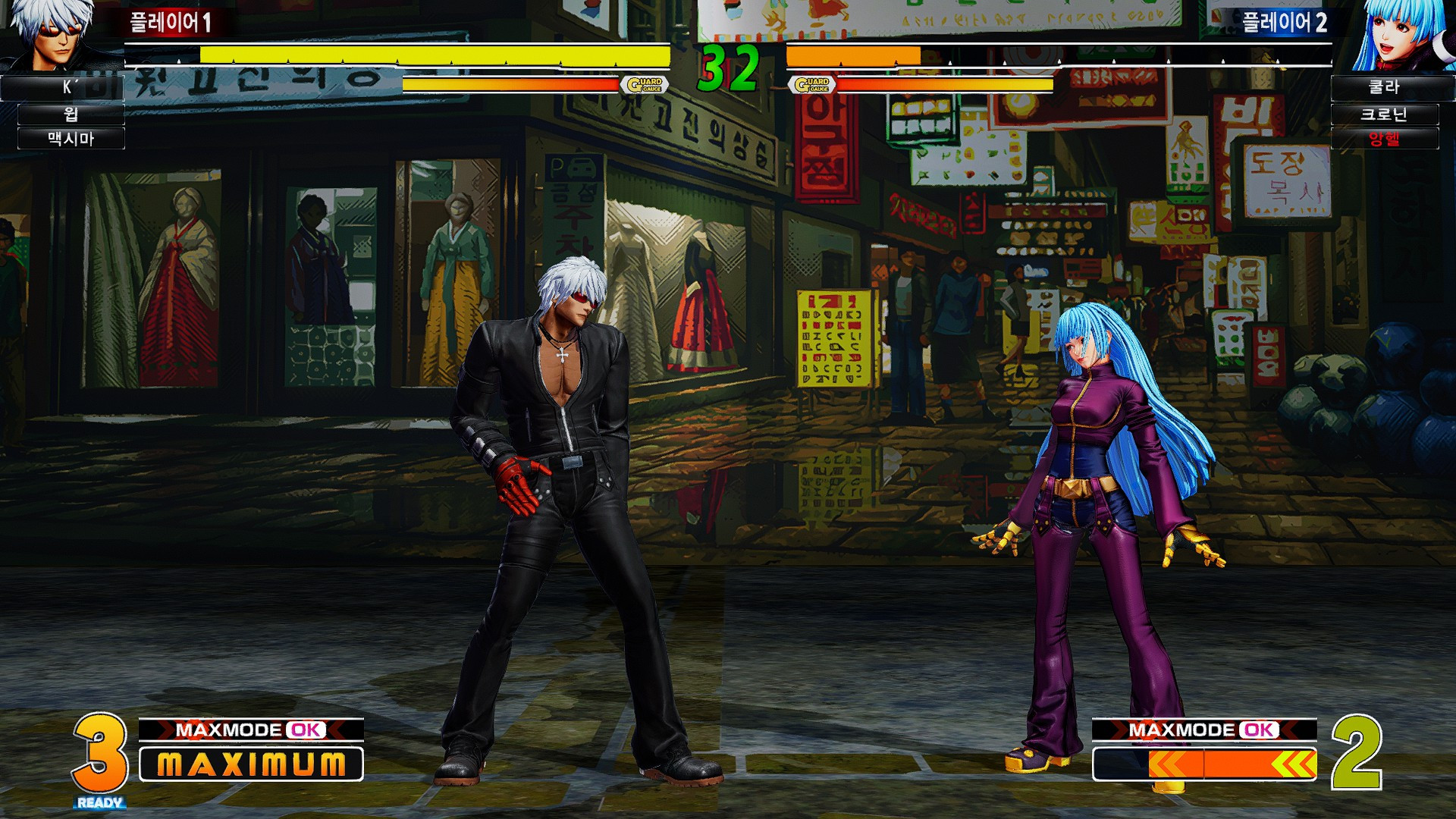
Task: Click the K' name label
Action: pyautogui.click(x=63, y=88)
